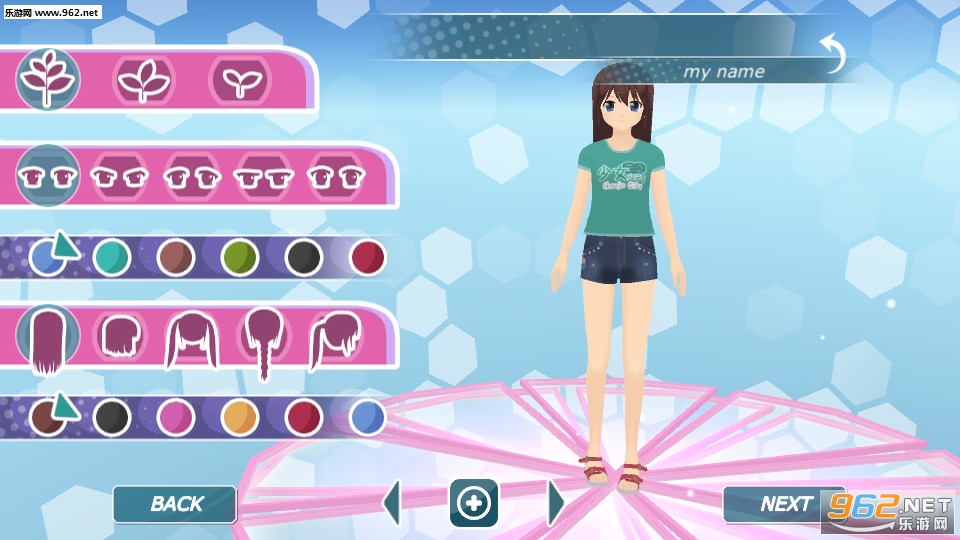The image size is (960, 540).
Task: Pick the olive green color swatch
Action: click(239, 257)
